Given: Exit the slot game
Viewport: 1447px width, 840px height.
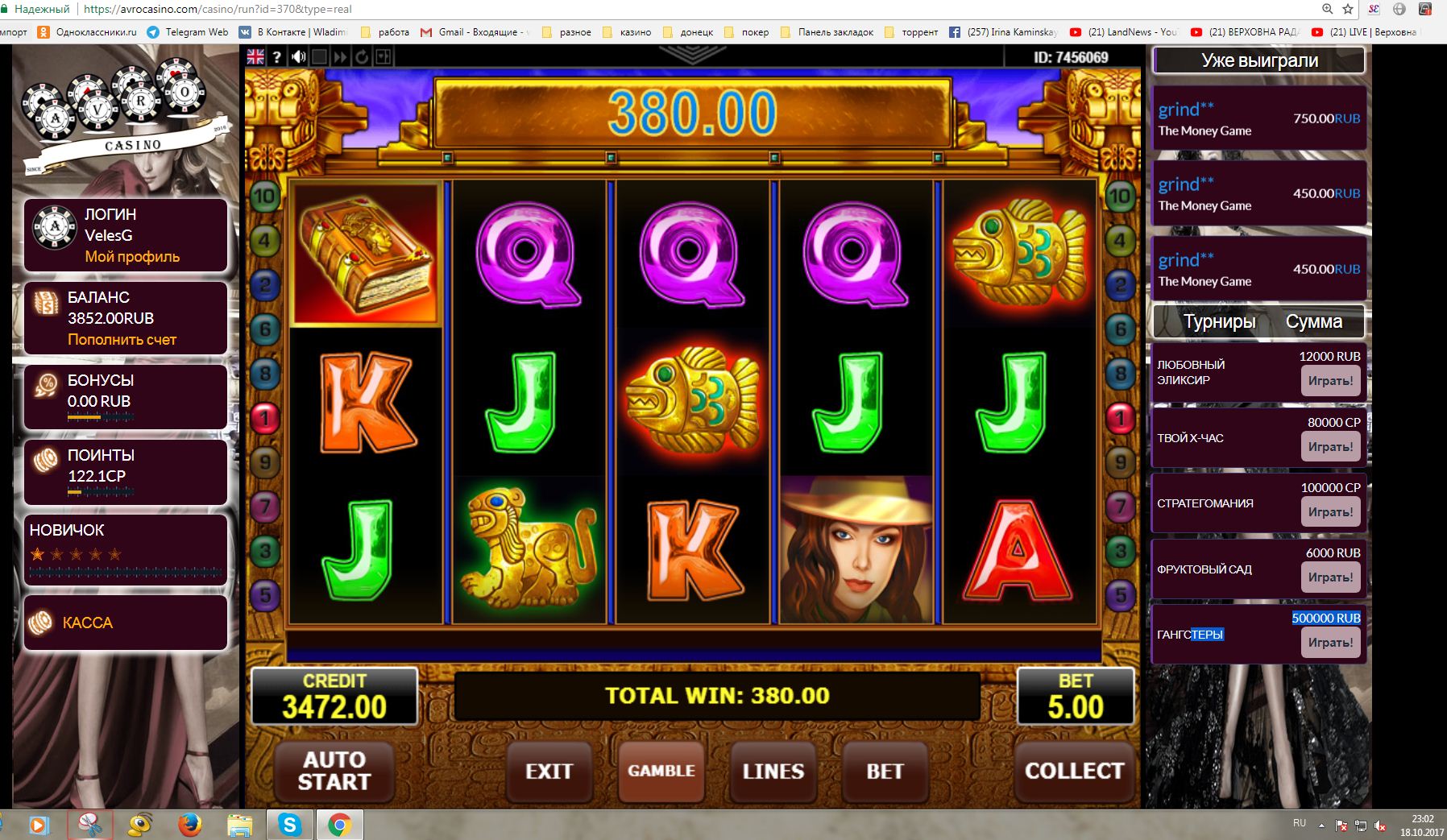Looking at the screenshot, I should (x=549, y=771).
